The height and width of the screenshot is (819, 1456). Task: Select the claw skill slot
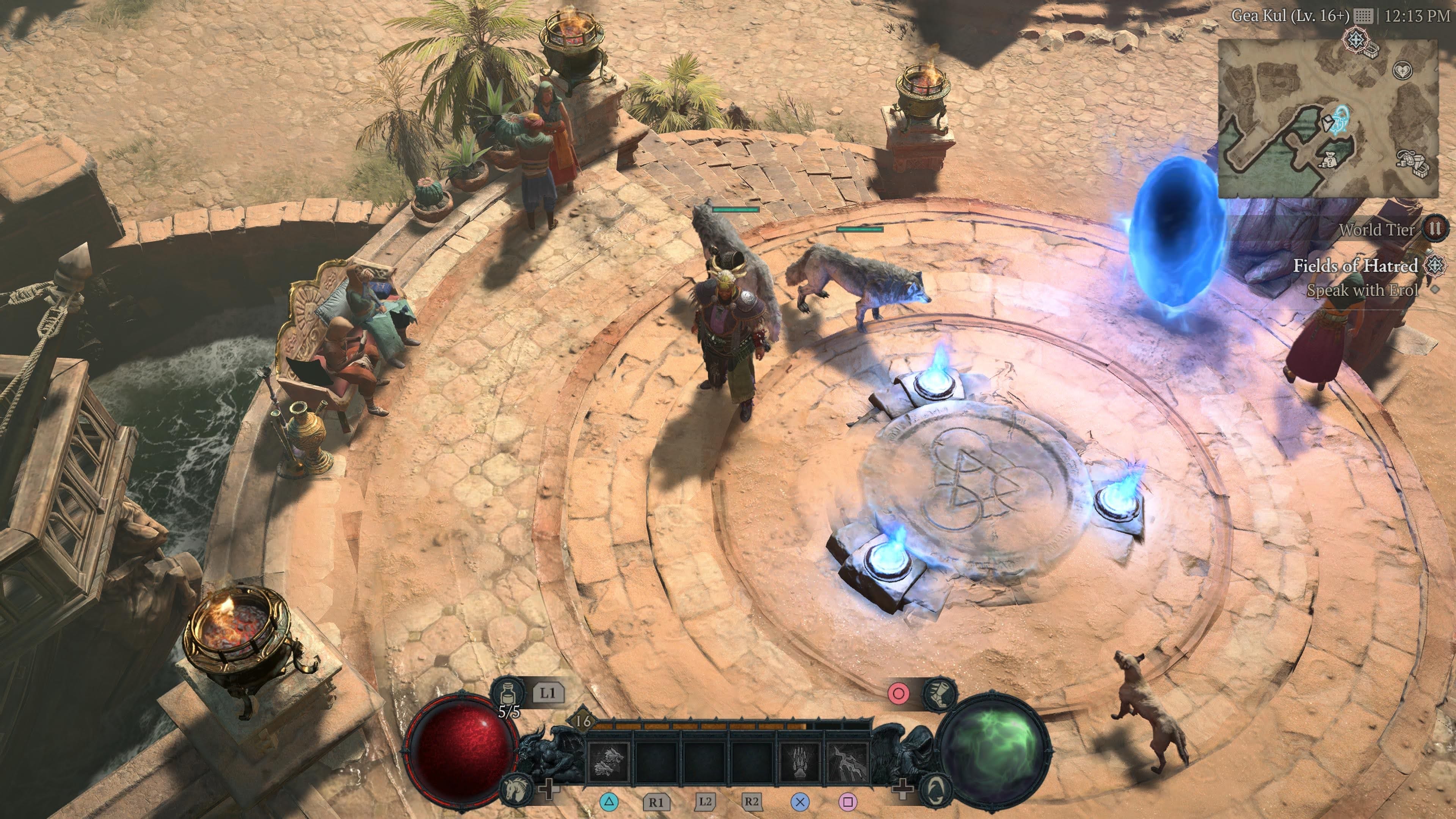pos(799,760)
